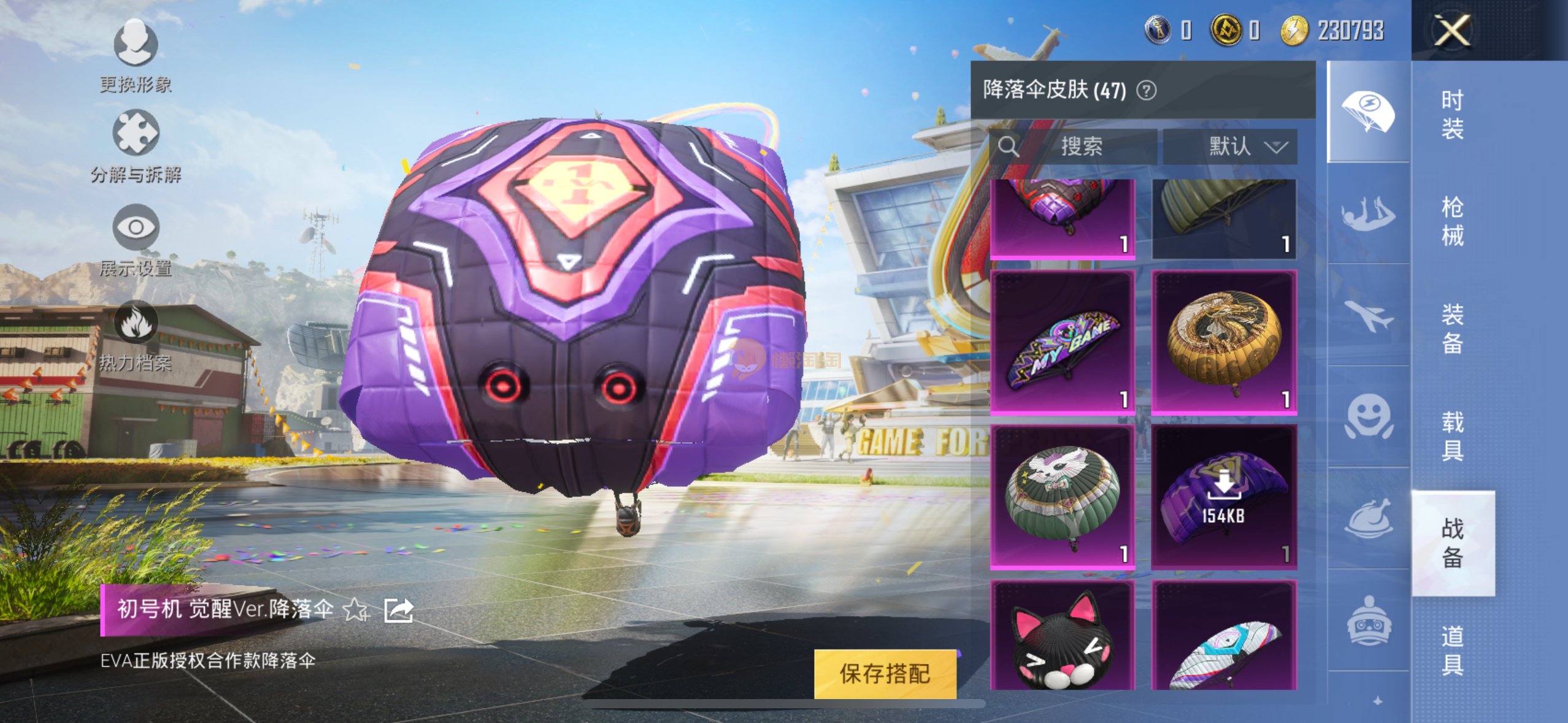Click 更换形象 change appearance icon
Image resolution: width=1568 pixels, height=723 pixels.
[x=136, y=44]
